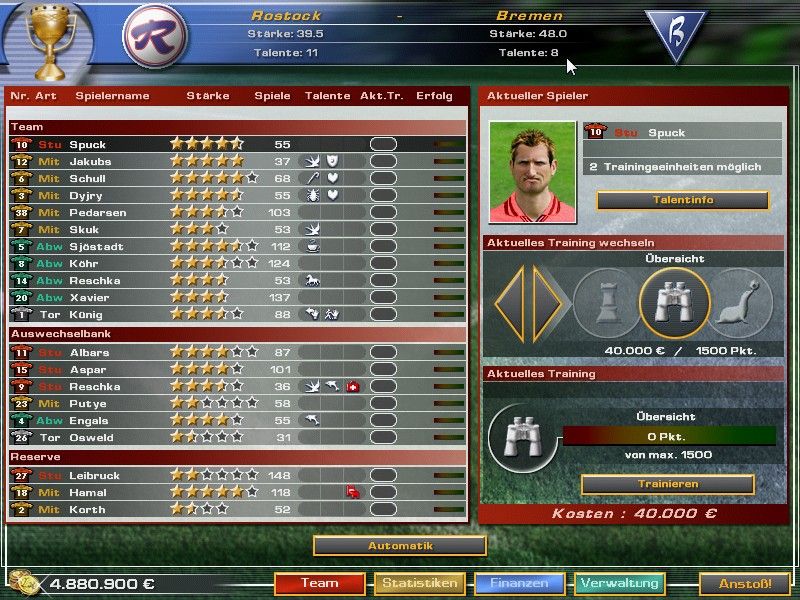
Task: Click the Talentinfo button
Action: coord(683,200)
